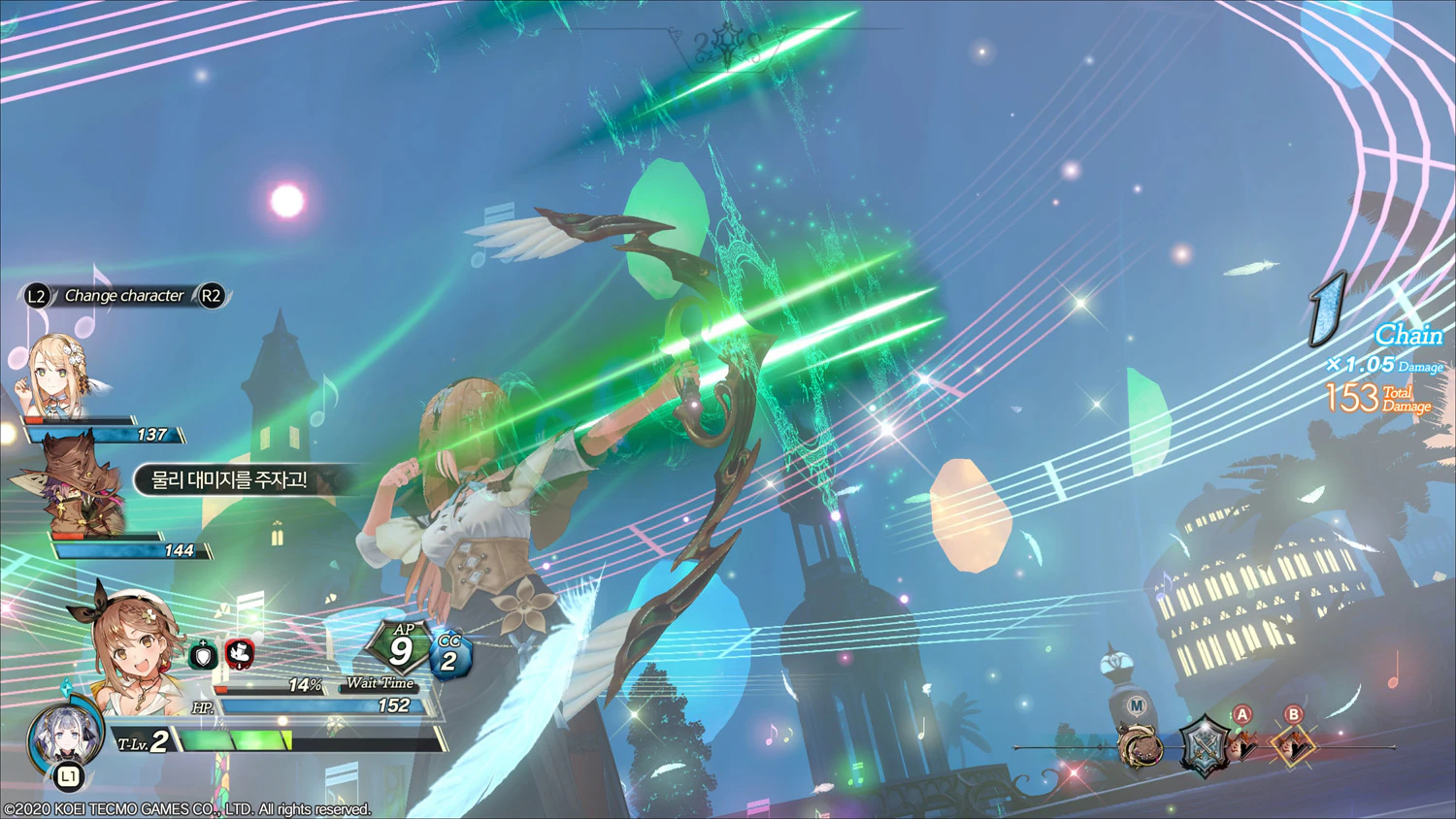Click the crossed-swords shield timeline icon

(1203, 746)
